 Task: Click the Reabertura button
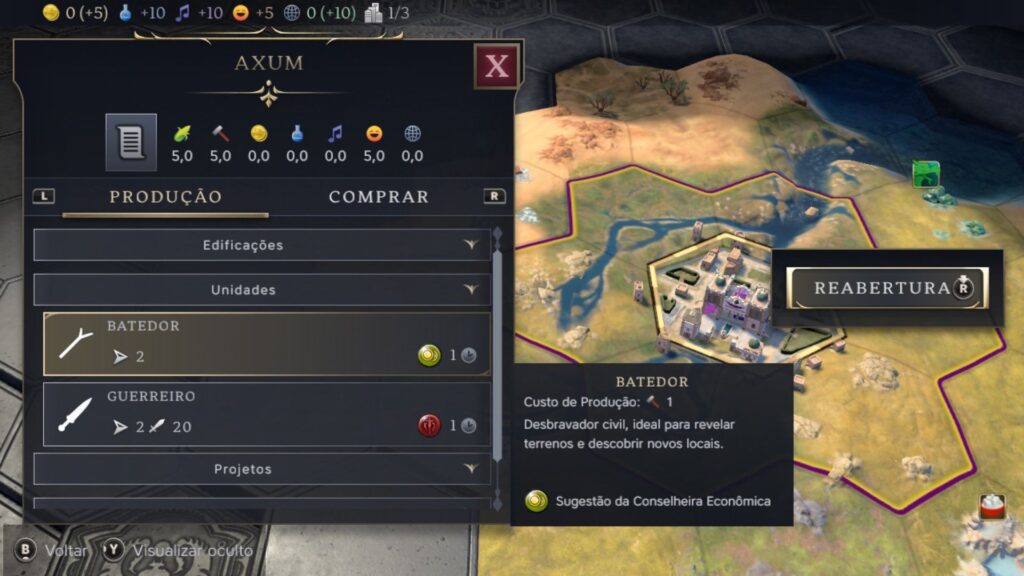tap(886, 288)
